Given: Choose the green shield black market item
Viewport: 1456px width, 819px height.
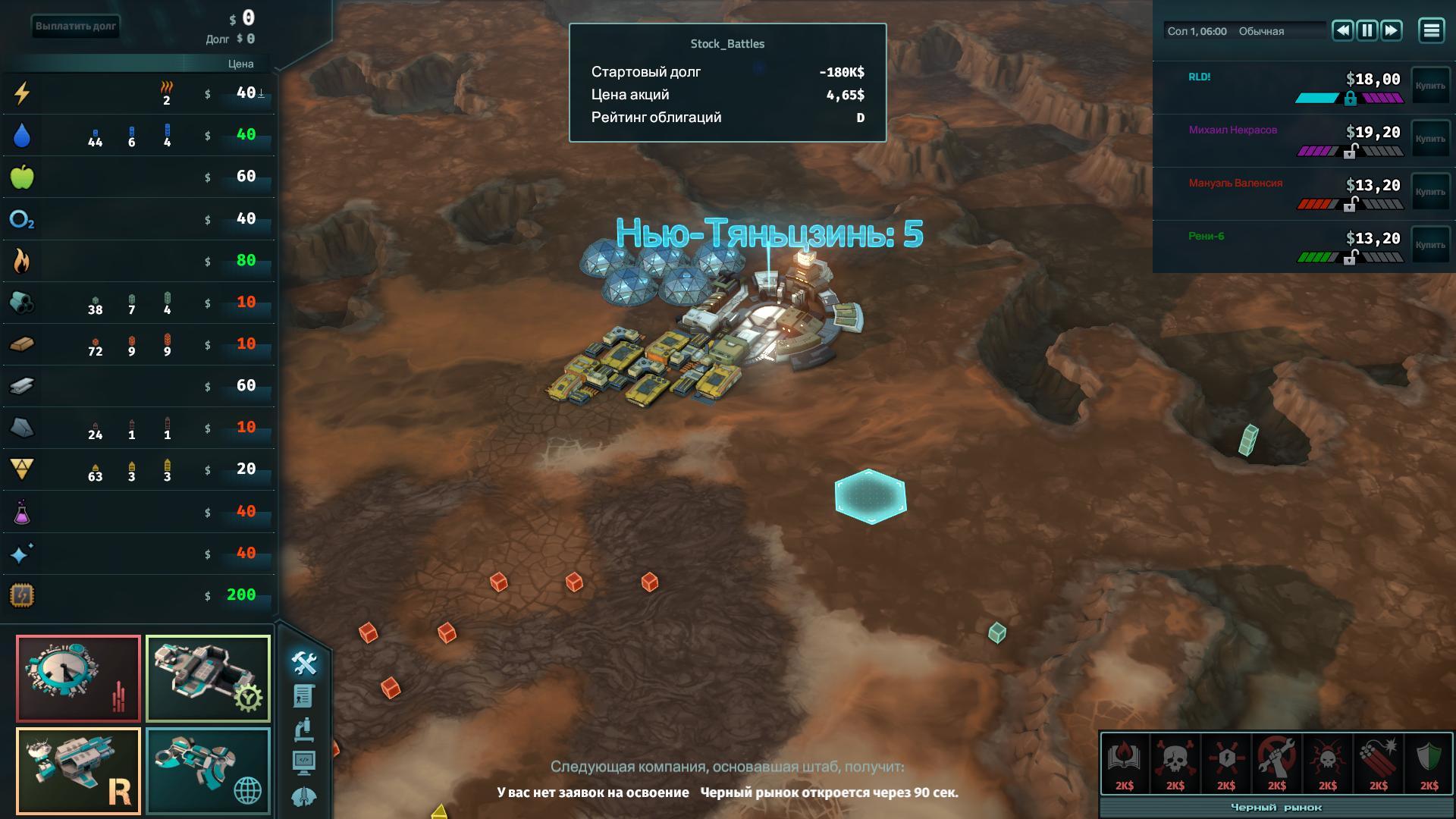Looking at the screenshot, I should 1429,763.
